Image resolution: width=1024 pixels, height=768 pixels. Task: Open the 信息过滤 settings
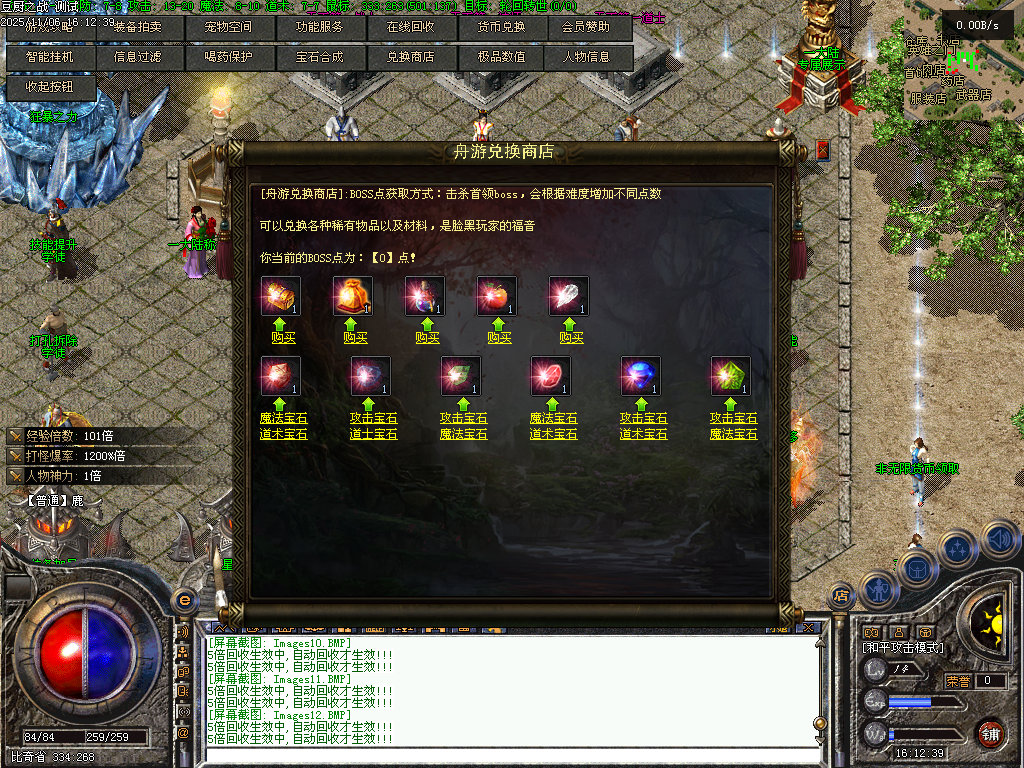pos(140,57)
